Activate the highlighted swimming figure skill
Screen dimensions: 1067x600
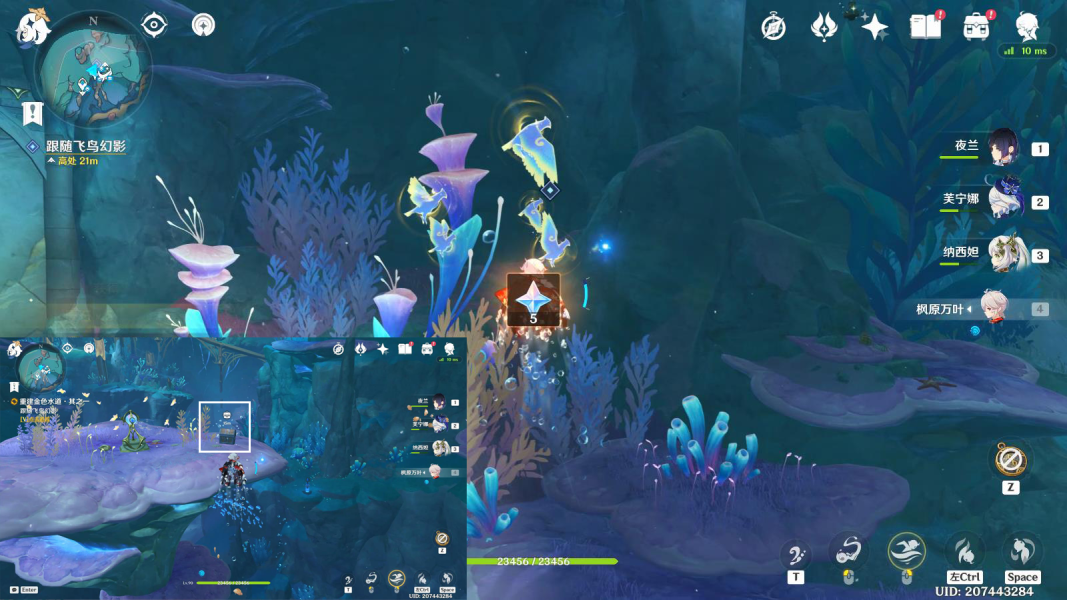[906, 550]
